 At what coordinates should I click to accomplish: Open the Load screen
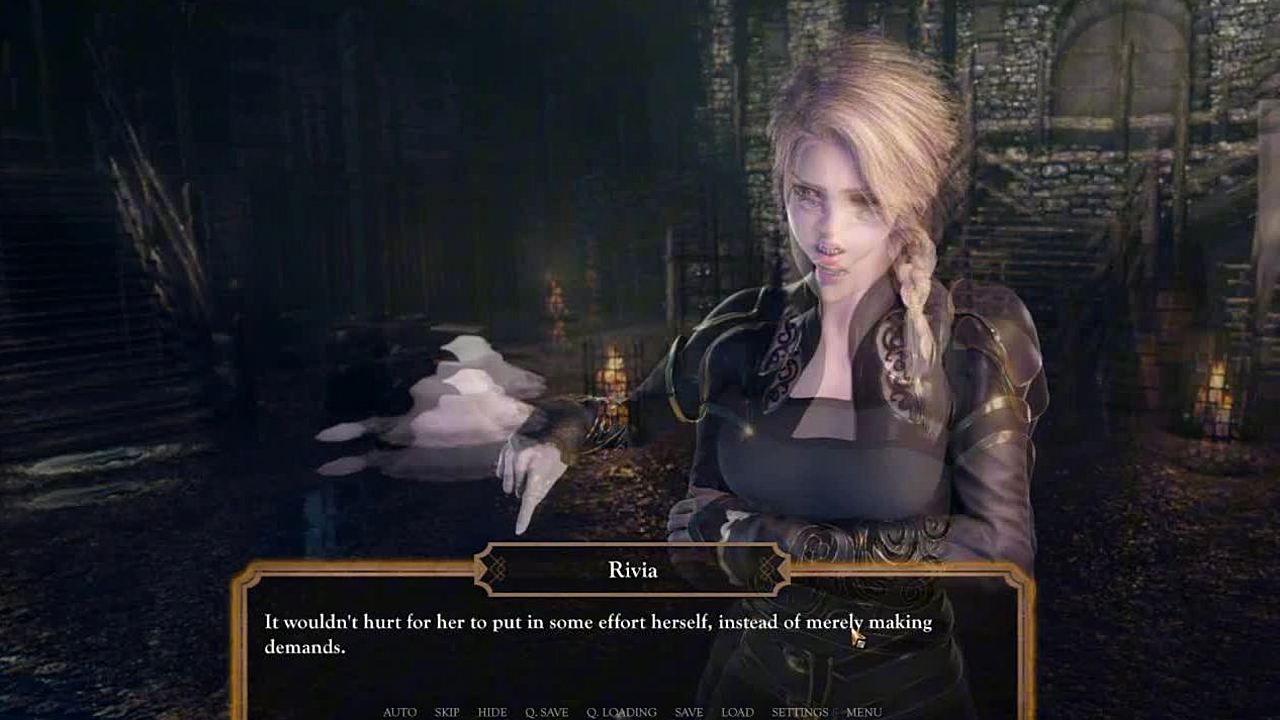(x=737, y=712)
